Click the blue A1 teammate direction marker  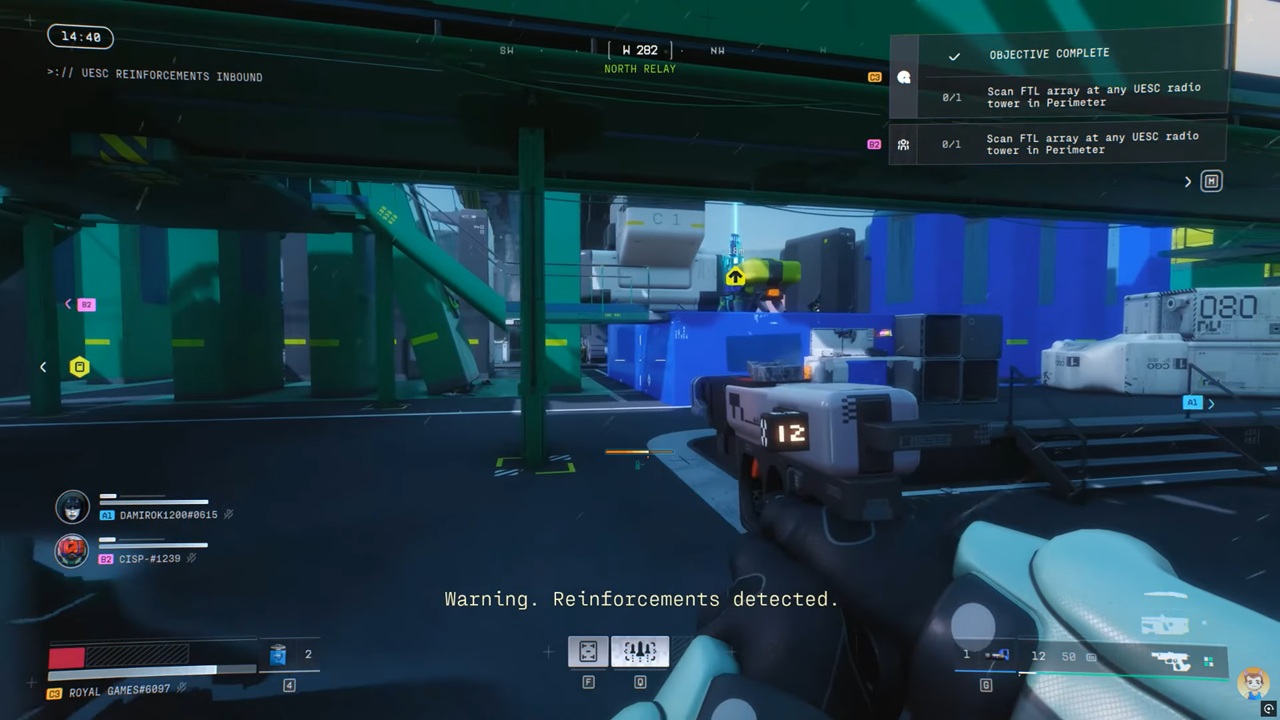click(x=1191, y=403)
